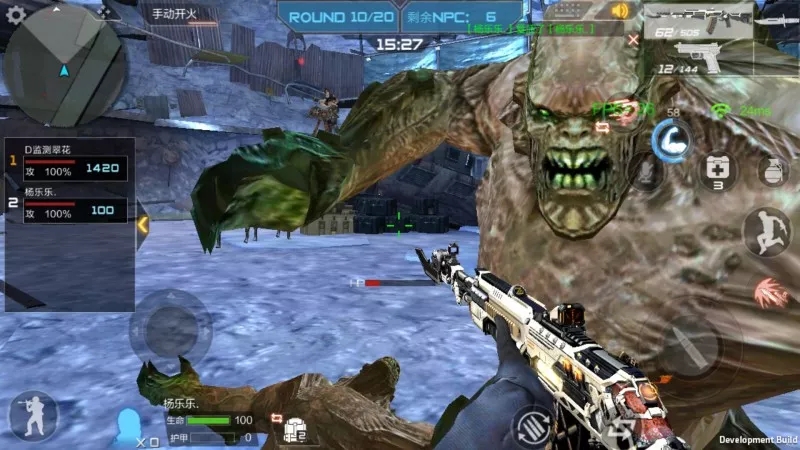Close the kill feed with the X
Viewport: 800px width, 450px height.
632,40
